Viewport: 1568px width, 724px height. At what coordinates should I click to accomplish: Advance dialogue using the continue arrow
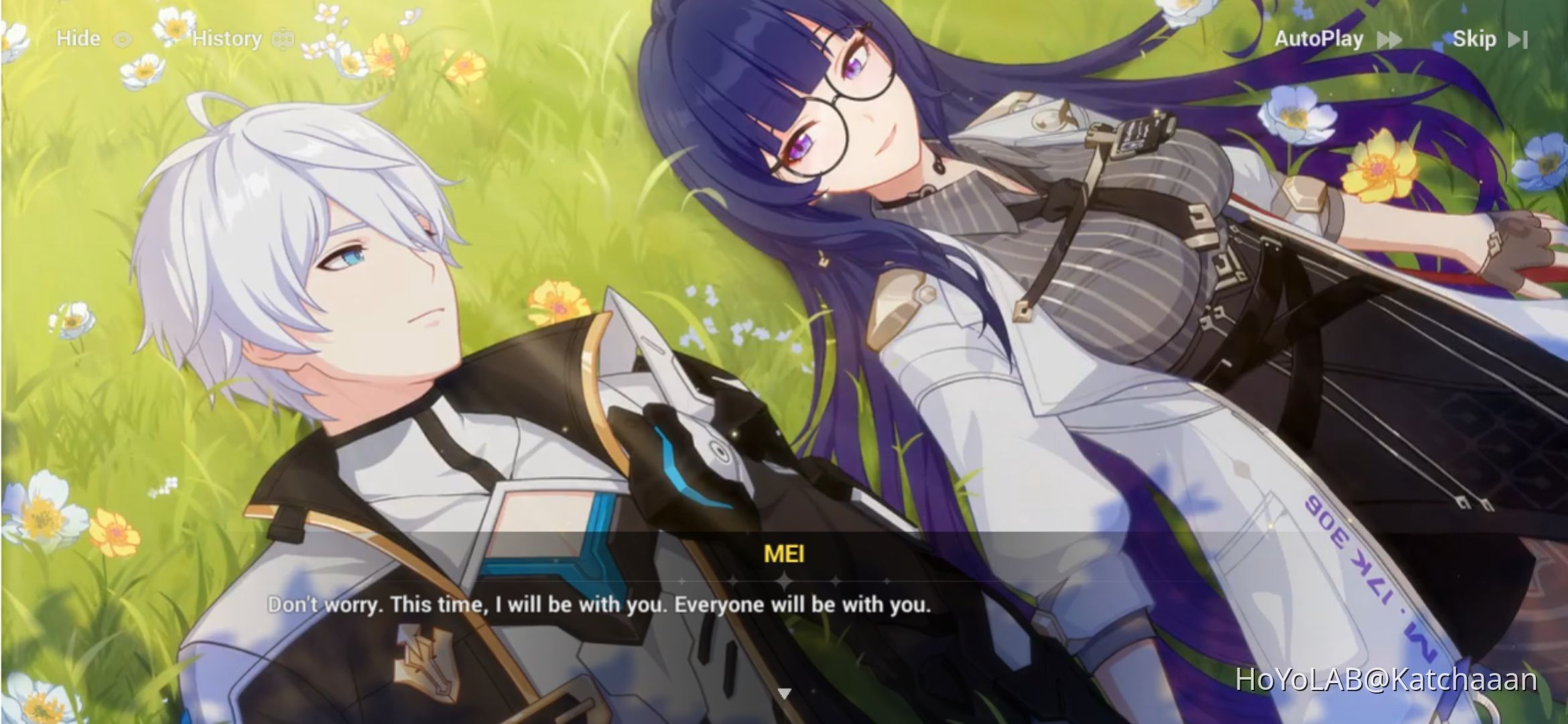coord(784,695)
